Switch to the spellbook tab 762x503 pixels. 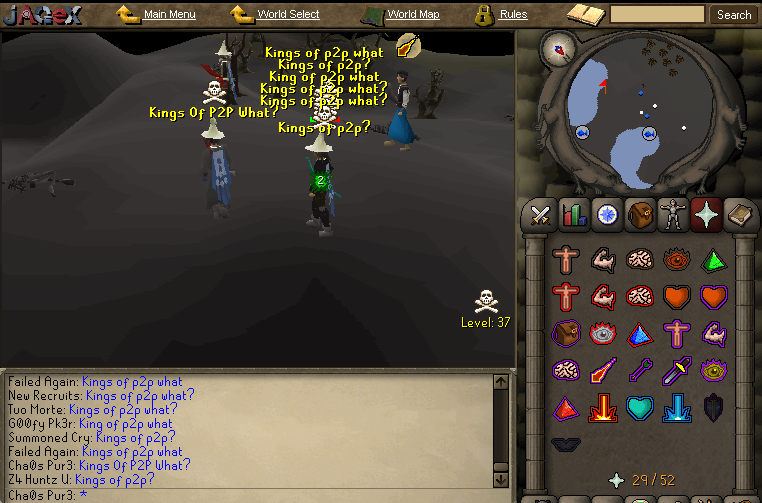pos(739,214)
